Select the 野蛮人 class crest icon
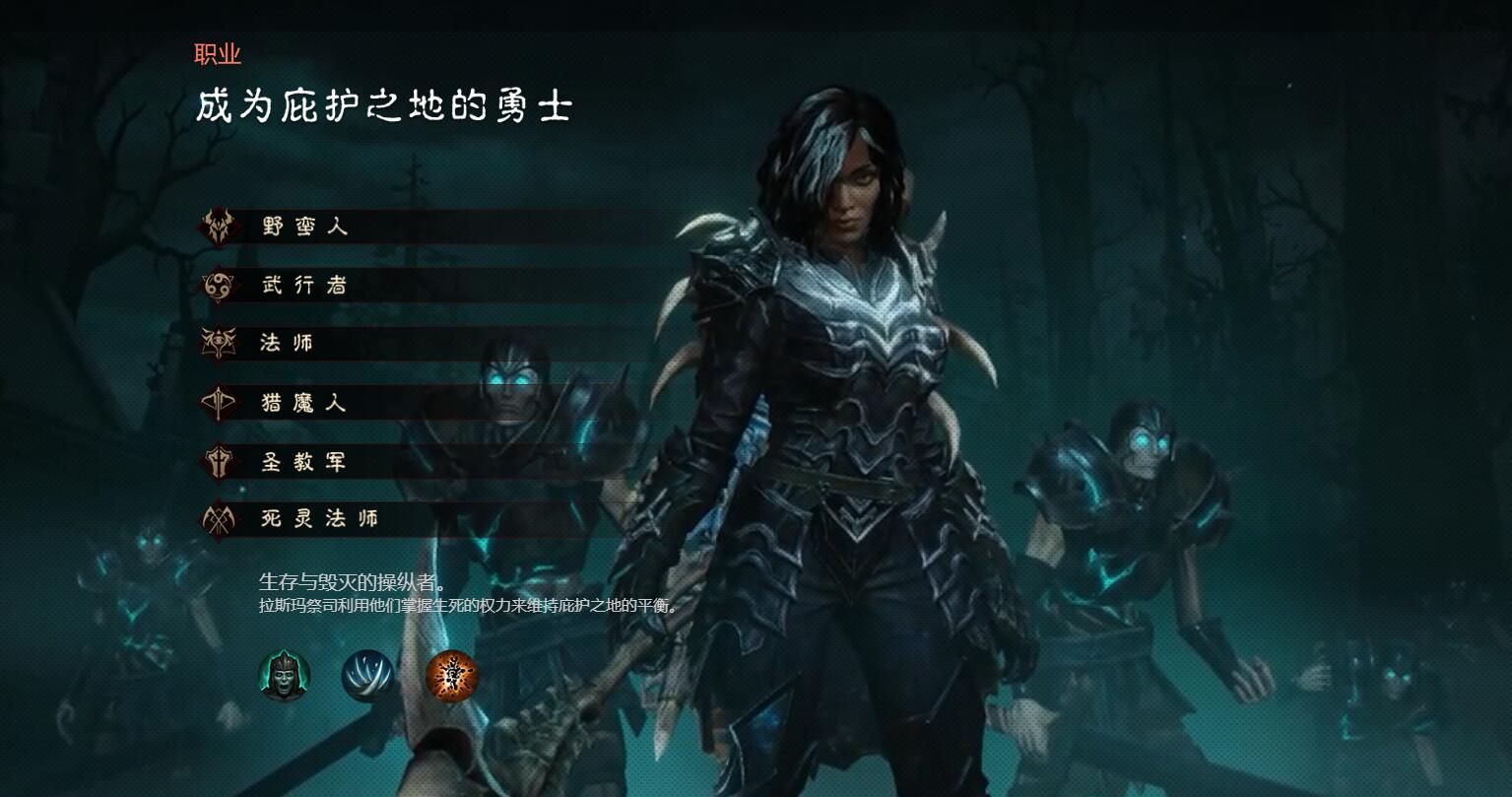Viewport: 1512px width, 797px height. pos(220,226)
